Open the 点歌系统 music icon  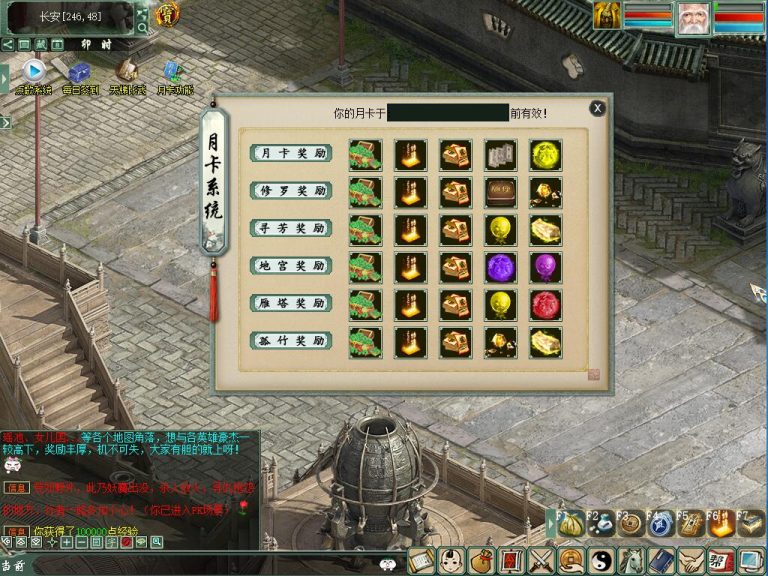click(33, 72)
